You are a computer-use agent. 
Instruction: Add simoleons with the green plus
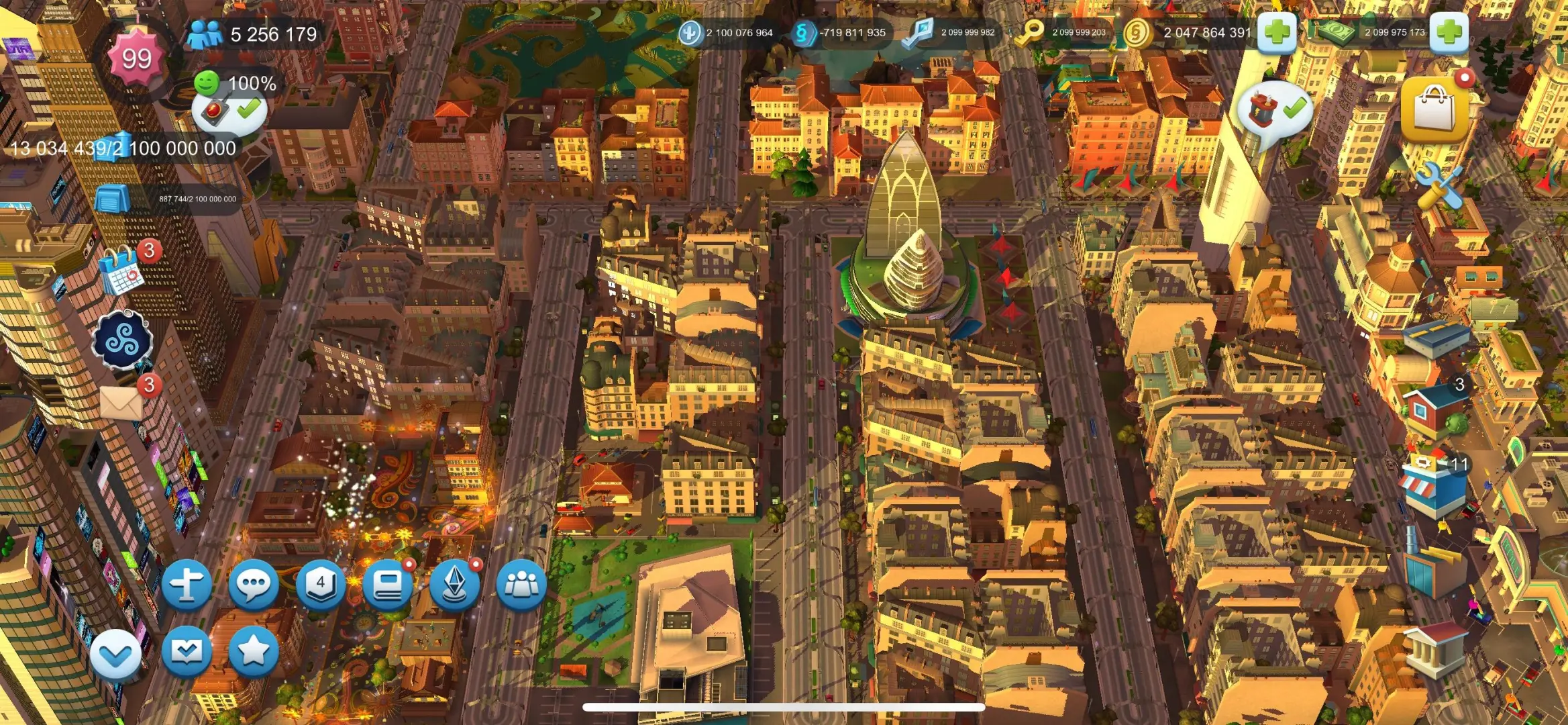(1277, 32)
